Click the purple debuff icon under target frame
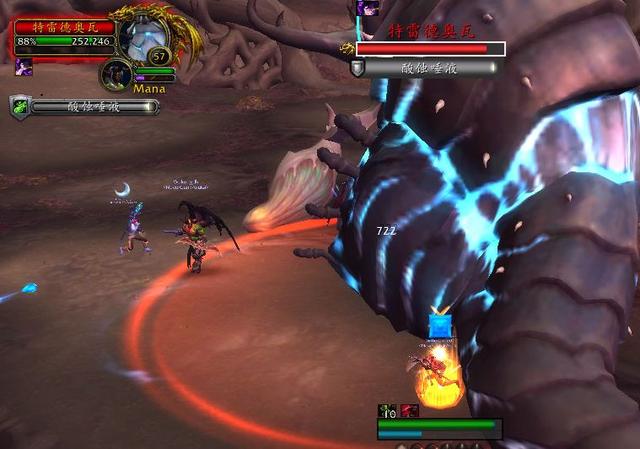The width and height of the screenshot is (640, 449). click(x=22, y=66)
